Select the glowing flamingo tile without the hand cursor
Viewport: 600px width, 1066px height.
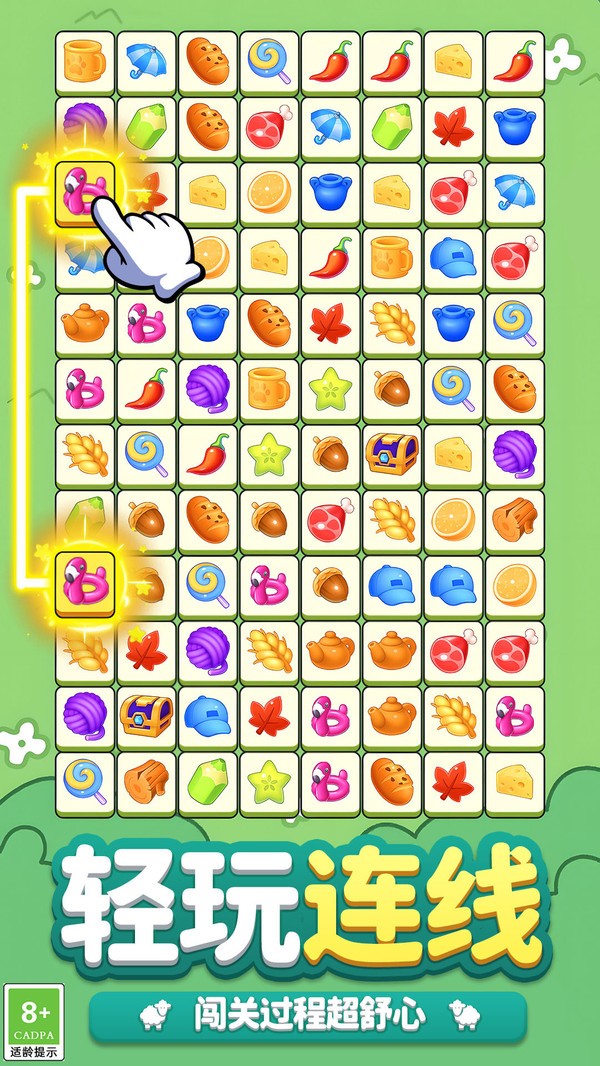click(84, 580)
